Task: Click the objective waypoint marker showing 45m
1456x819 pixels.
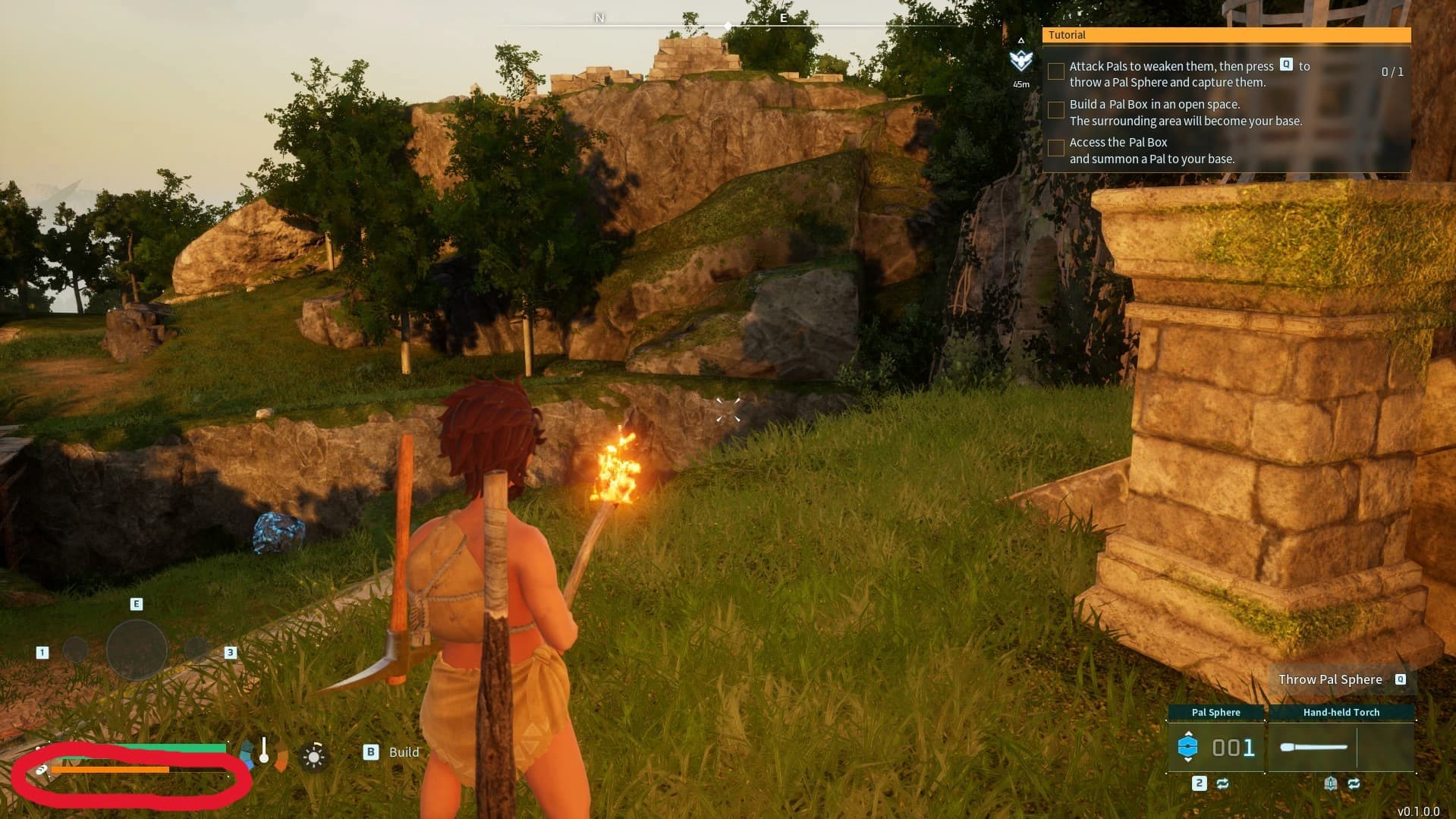Action: 1021,61
